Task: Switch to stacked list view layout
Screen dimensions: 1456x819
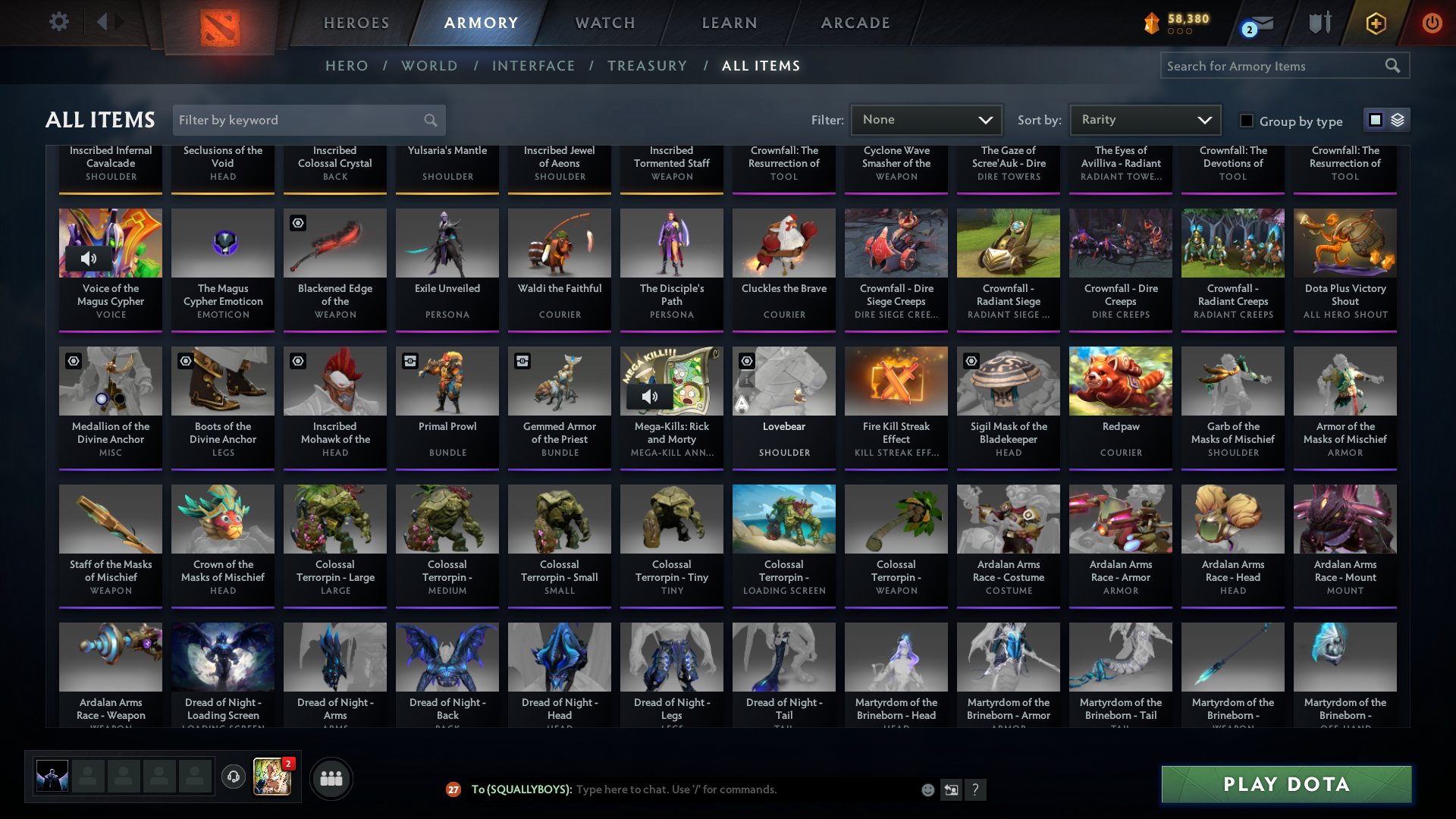Action: 1398,120
